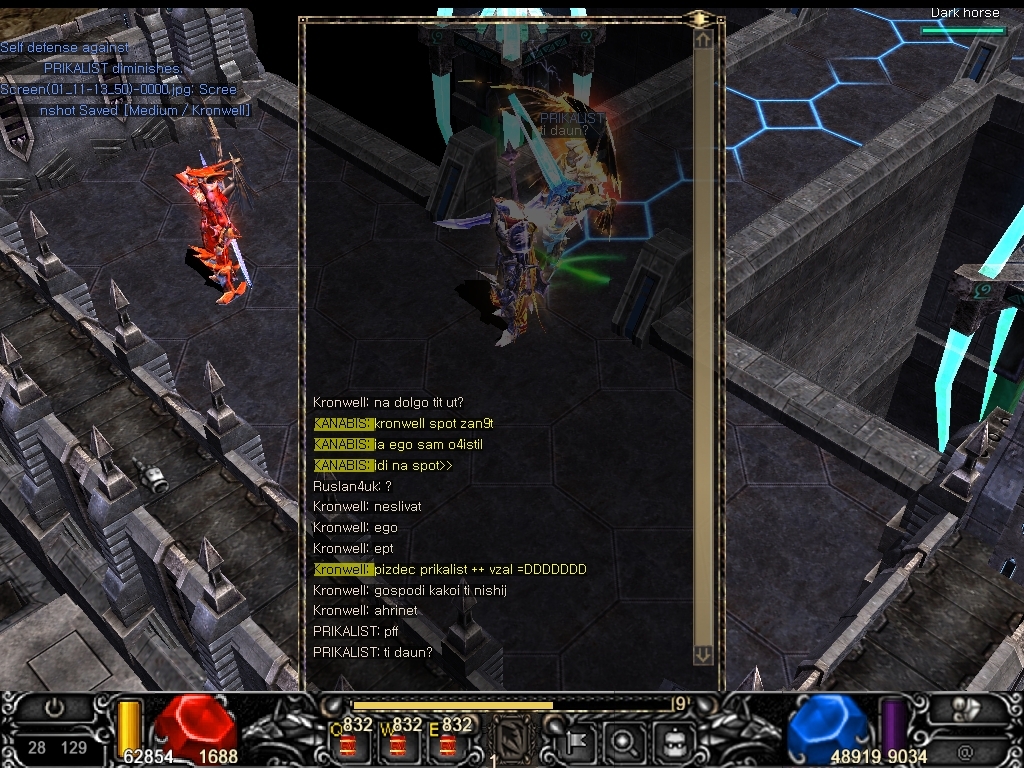Click the chat log scroll-down arrow
The height and width of the screenshot is (768, 1024).
(x=703, y=654)
